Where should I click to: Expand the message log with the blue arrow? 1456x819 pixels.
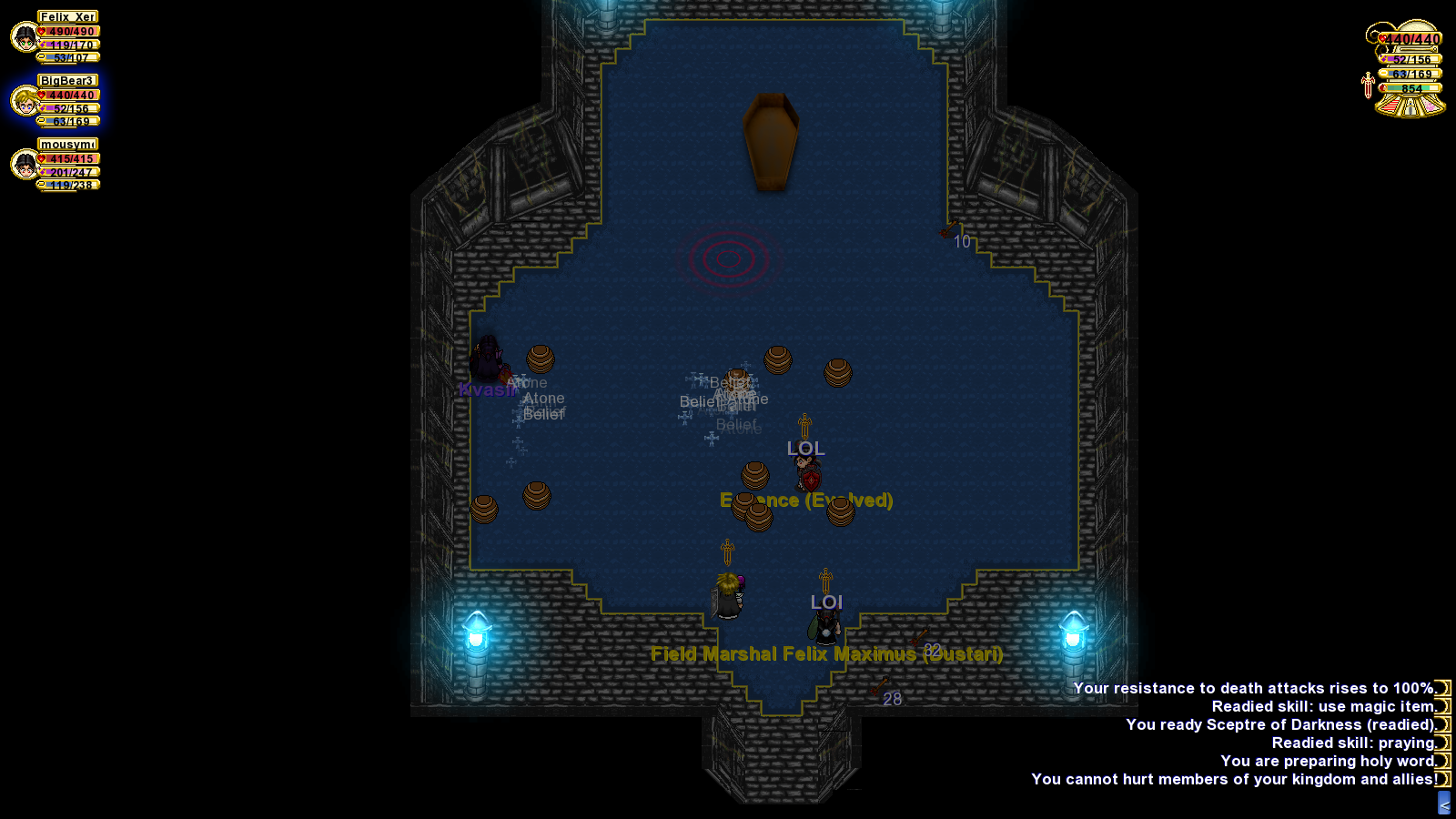click(1443, 804)
